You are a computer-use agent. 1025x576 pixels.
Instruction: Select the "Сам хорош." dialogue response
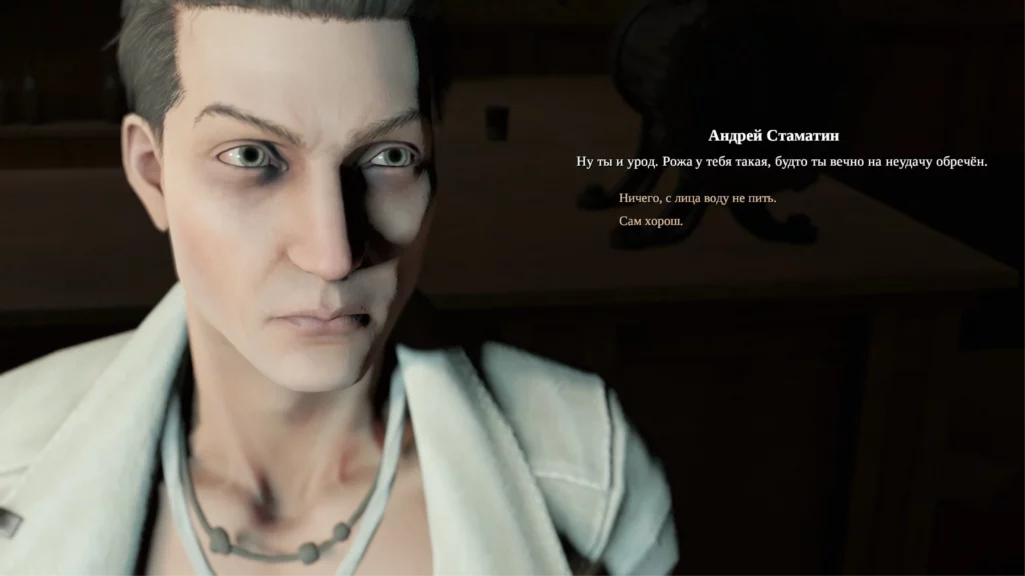click(x=650, y=221)
